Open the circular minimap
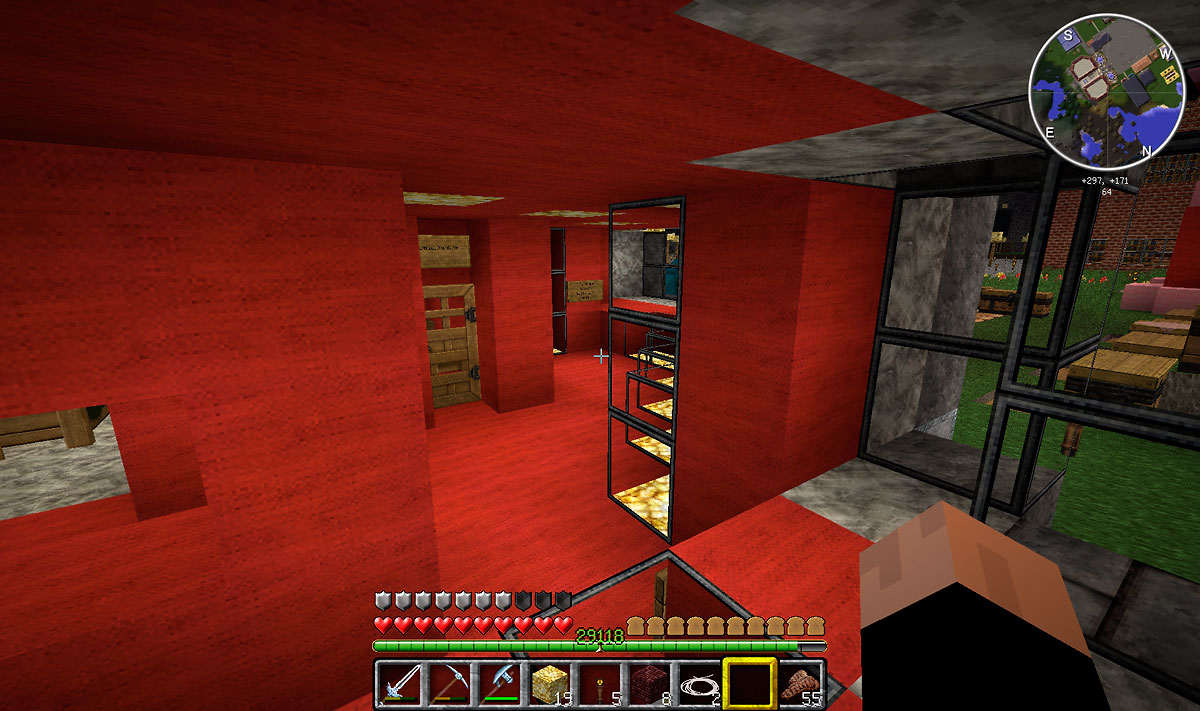Viewport: 1200px width, 711px height. pos(1107,92)
